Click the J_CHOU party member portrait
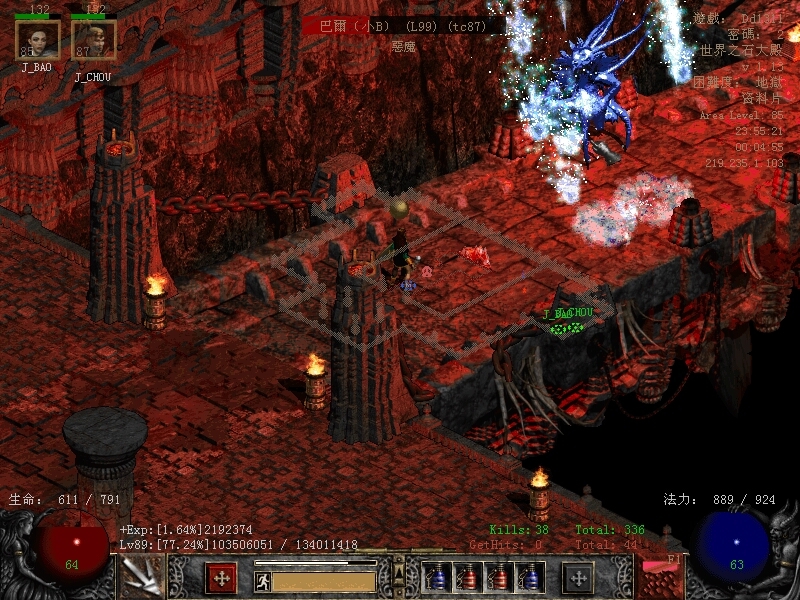Viewport: 800px width, 600px height. pos(94,39)
